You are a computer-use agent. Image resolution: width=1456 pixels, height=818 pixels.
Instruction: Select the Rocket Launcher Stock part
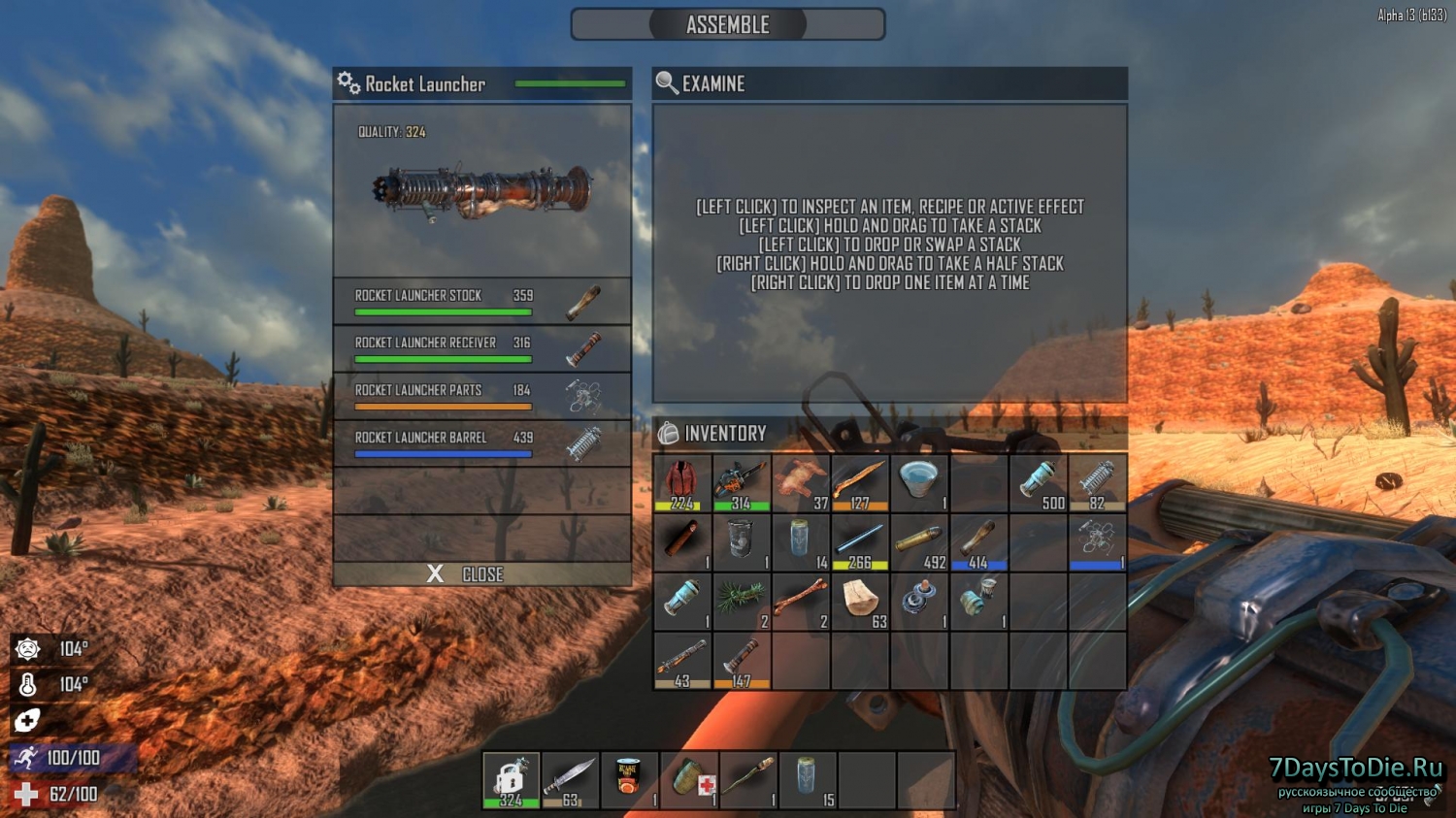coord(481,301)
